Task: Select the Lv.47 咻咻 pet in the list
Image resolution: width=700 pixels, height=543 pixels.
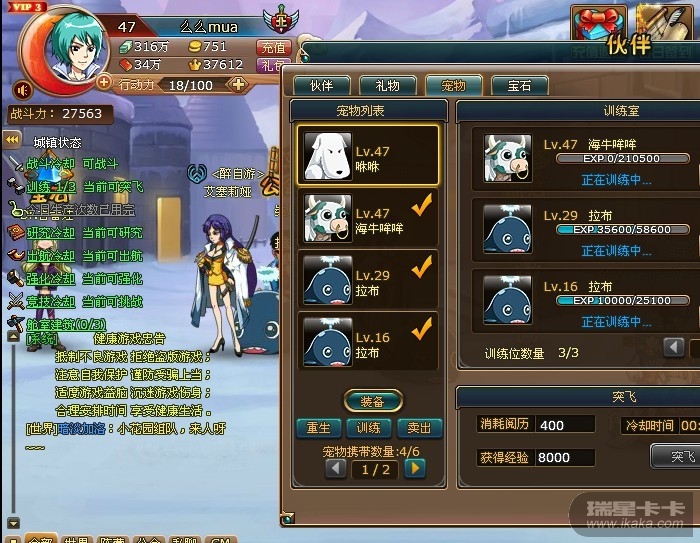Action: [367, 155]
